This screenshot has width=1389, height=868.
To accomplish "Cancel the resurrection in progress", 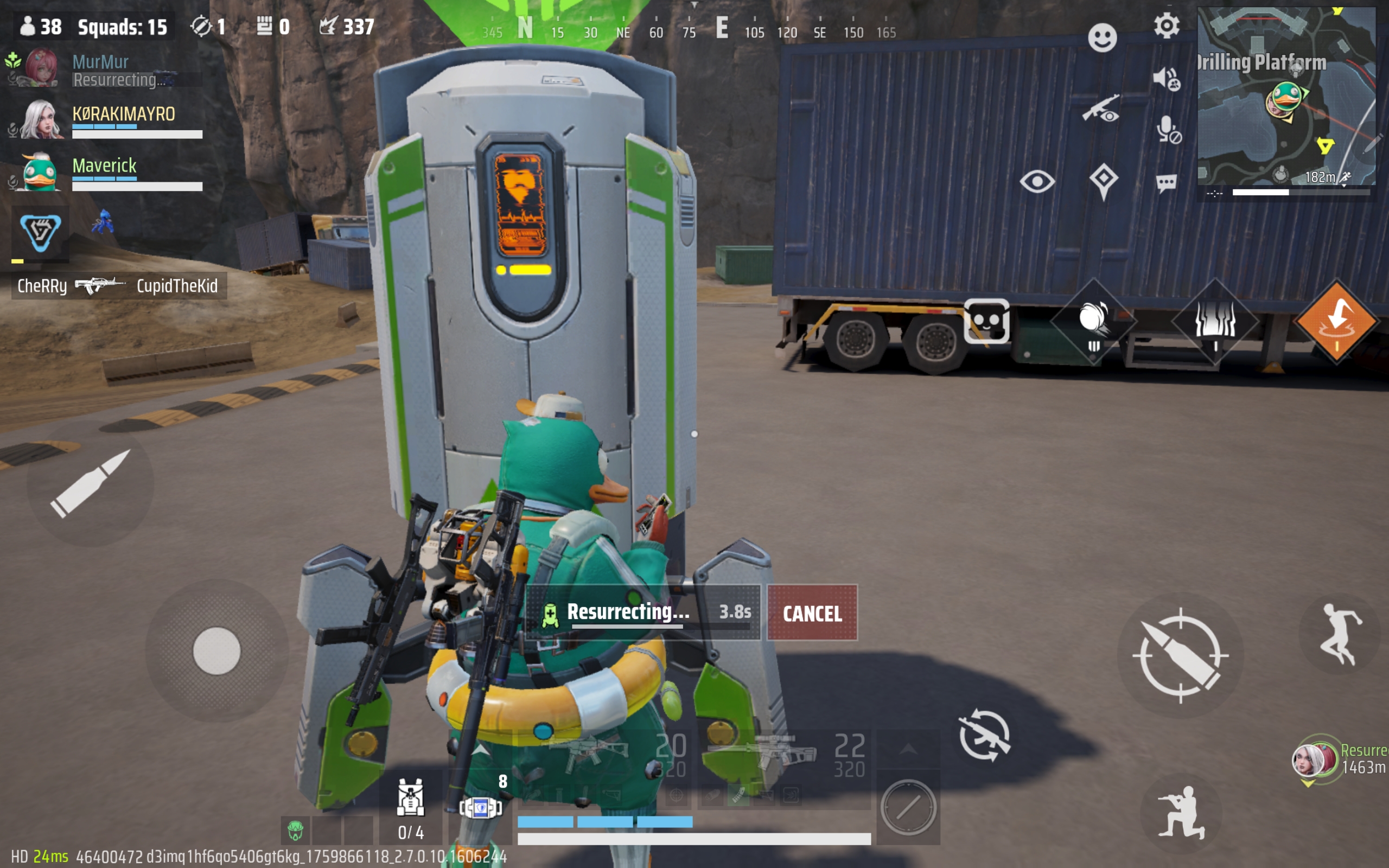I will (812, 613).
